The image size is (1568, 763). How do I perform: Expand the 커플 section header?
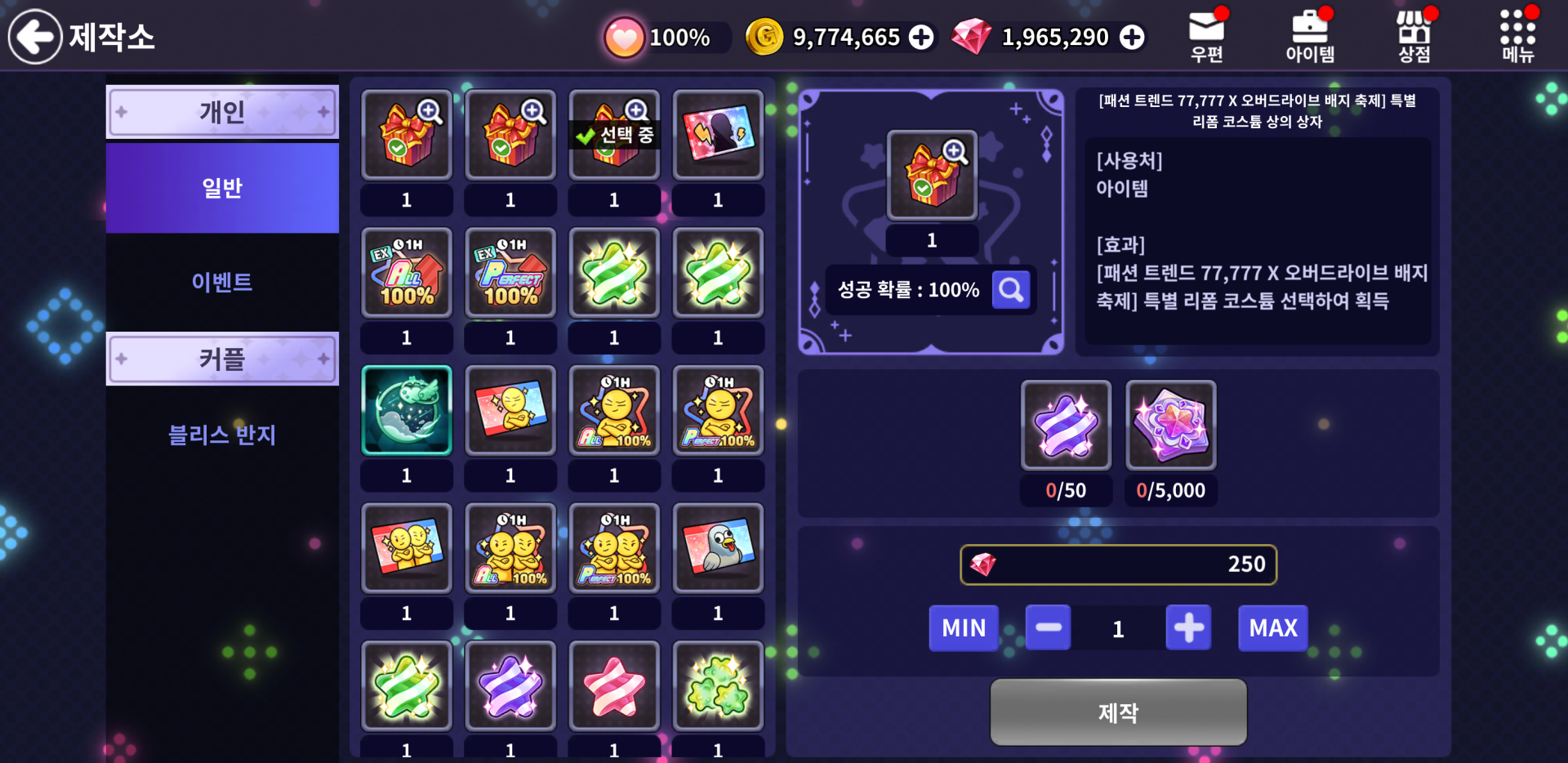[222, 359]
